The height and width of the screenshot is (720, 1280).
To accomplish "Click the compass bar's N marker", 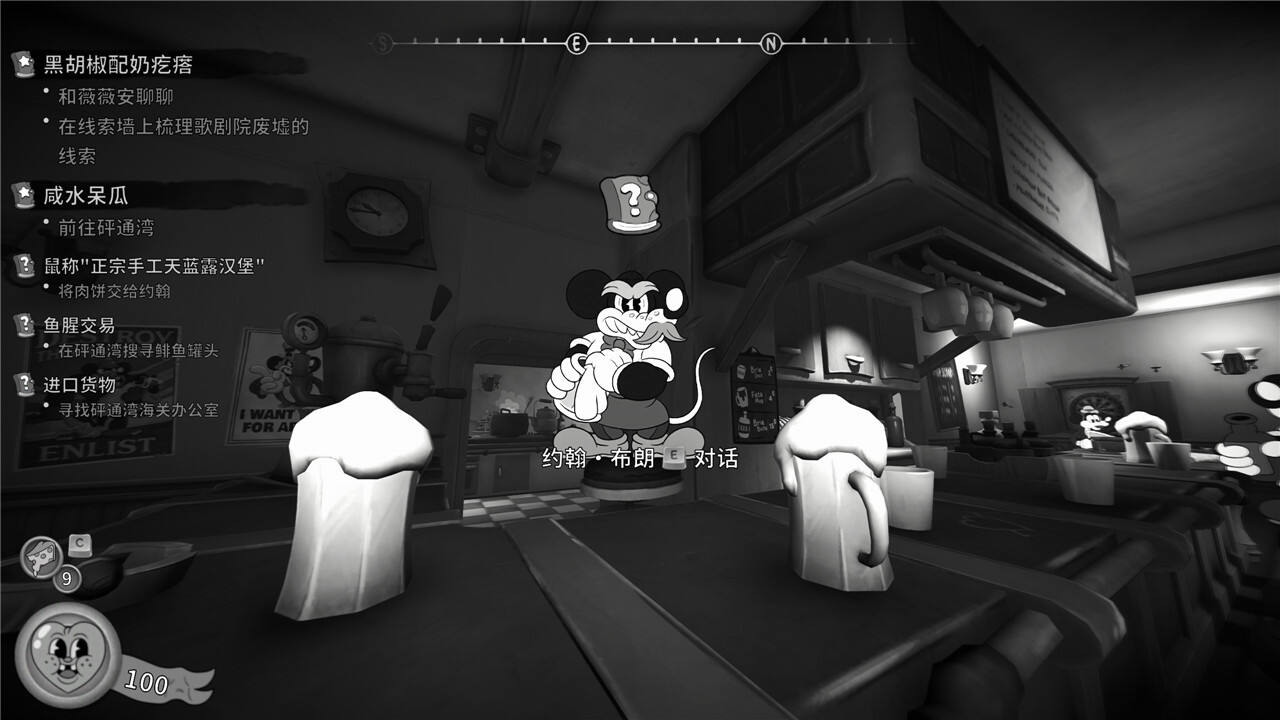I will point(770,43).
